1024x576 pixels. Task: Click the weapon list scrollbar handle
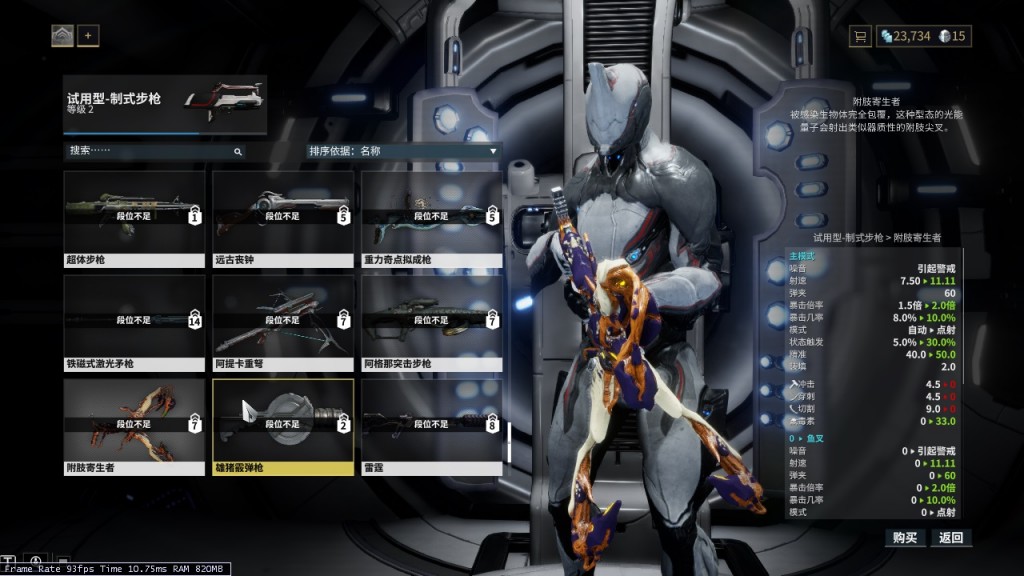point(509,441)
